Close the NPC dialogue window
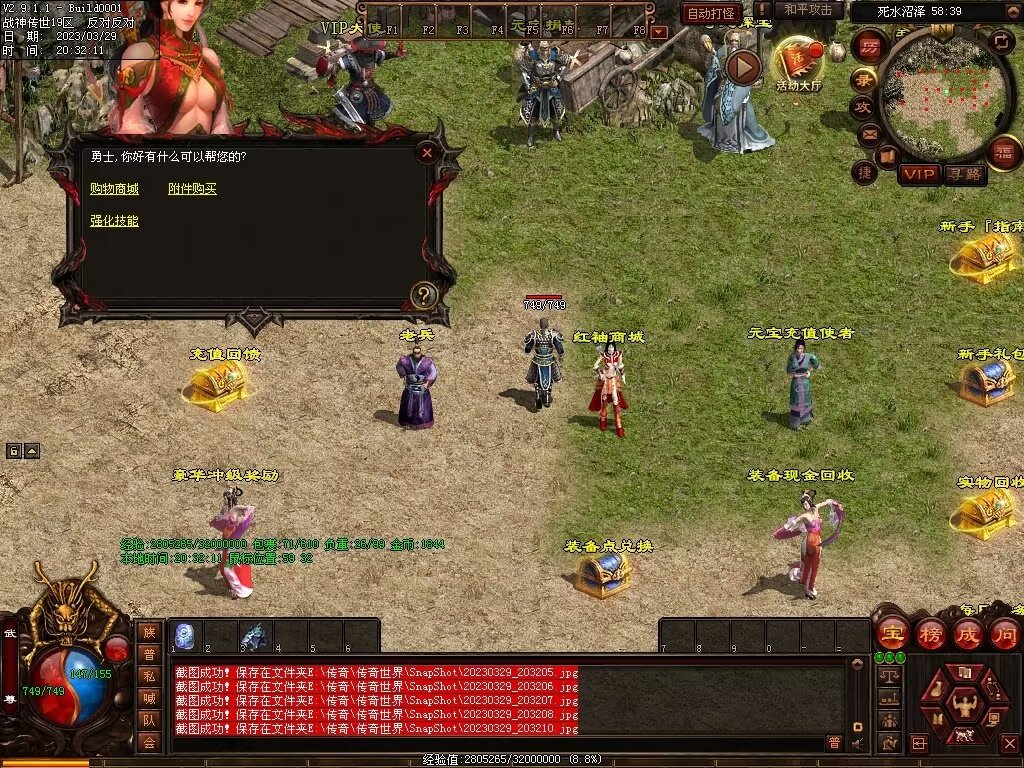 427,152
